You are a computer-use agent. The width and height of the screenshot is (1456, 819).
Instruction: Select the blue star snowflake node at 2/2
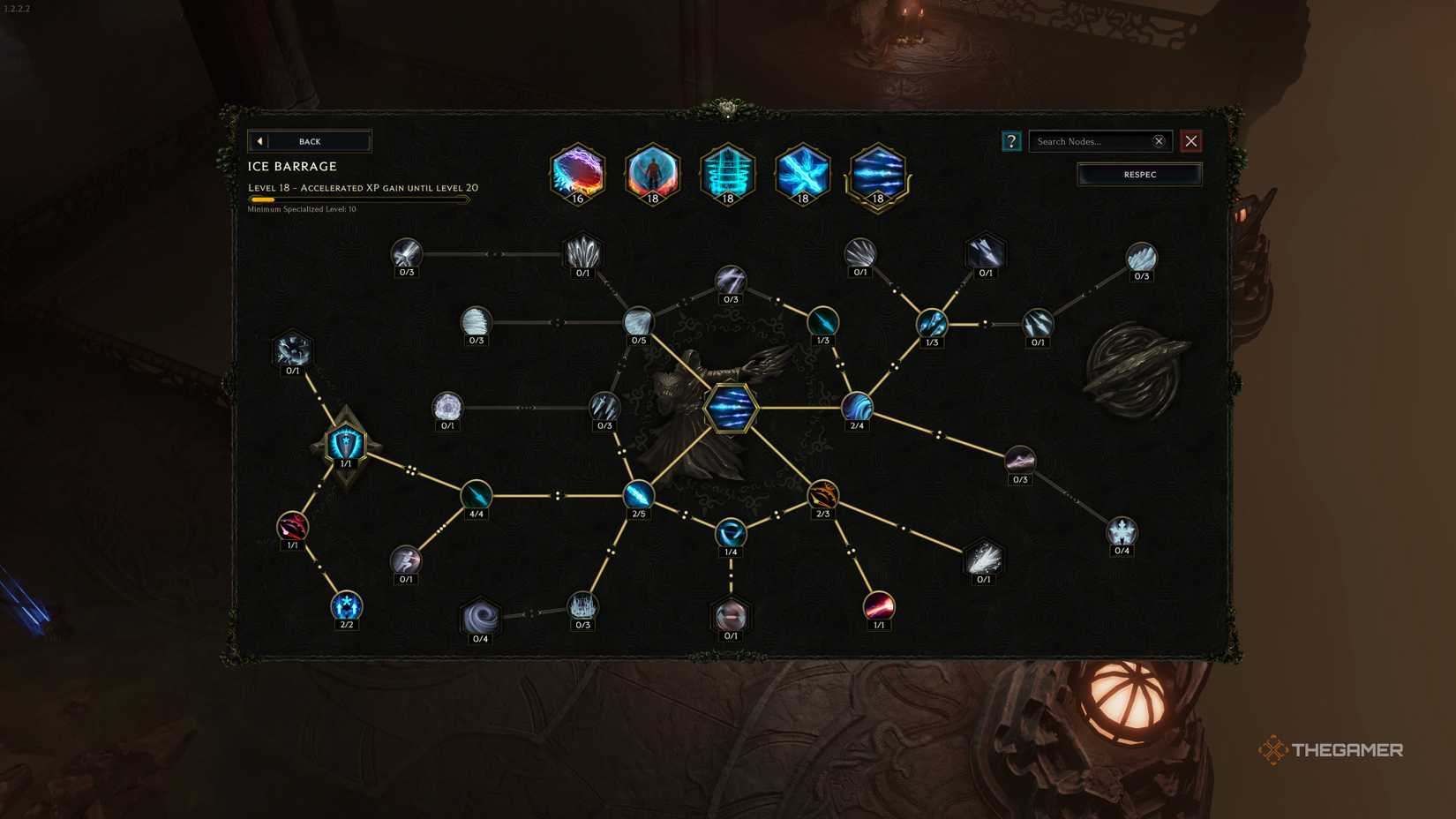click(x=347, y=606)
